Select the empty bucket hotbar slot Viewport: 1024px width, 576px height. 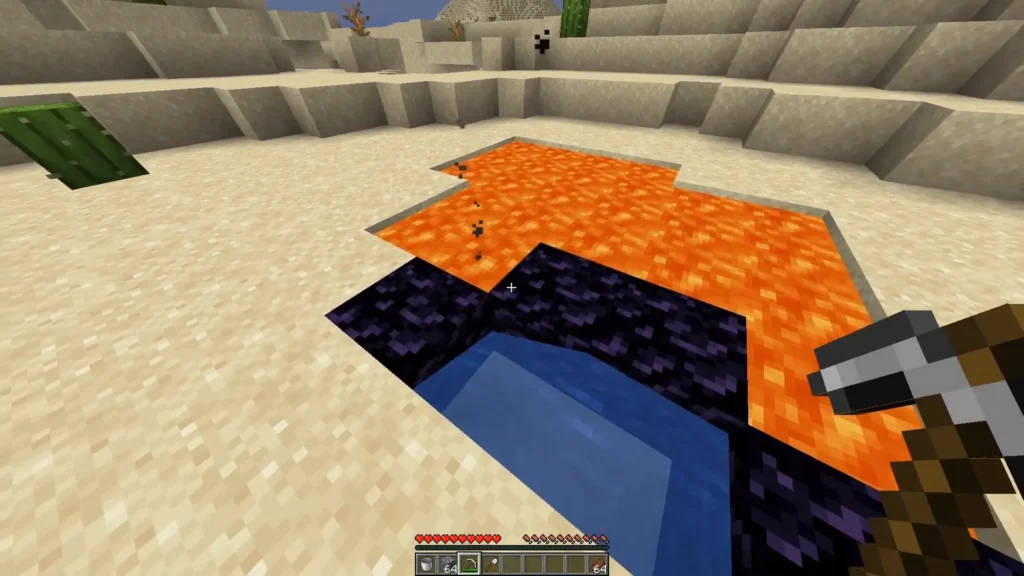(426, 563)
